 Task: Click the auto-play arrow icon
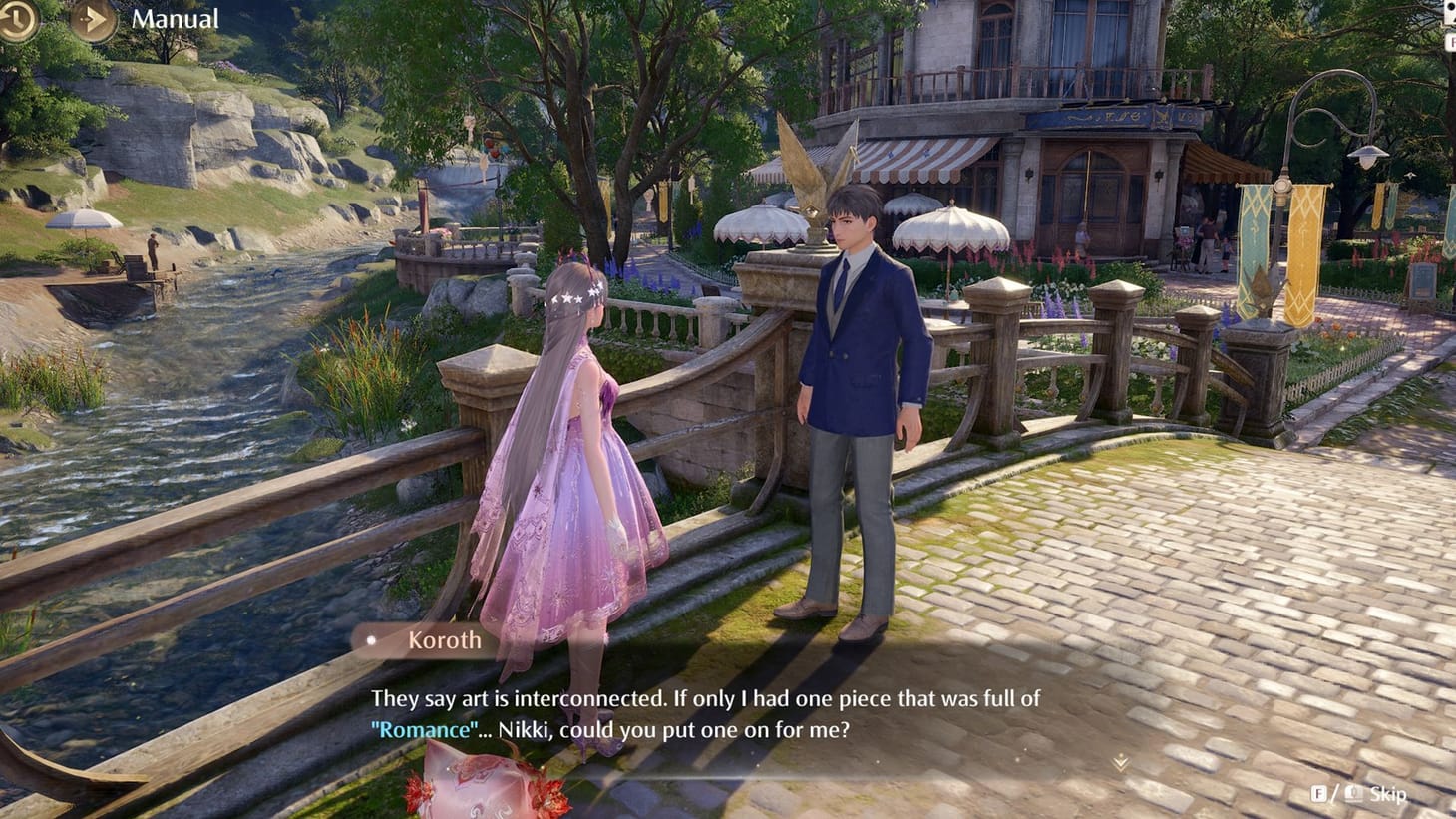coord(93,19)
